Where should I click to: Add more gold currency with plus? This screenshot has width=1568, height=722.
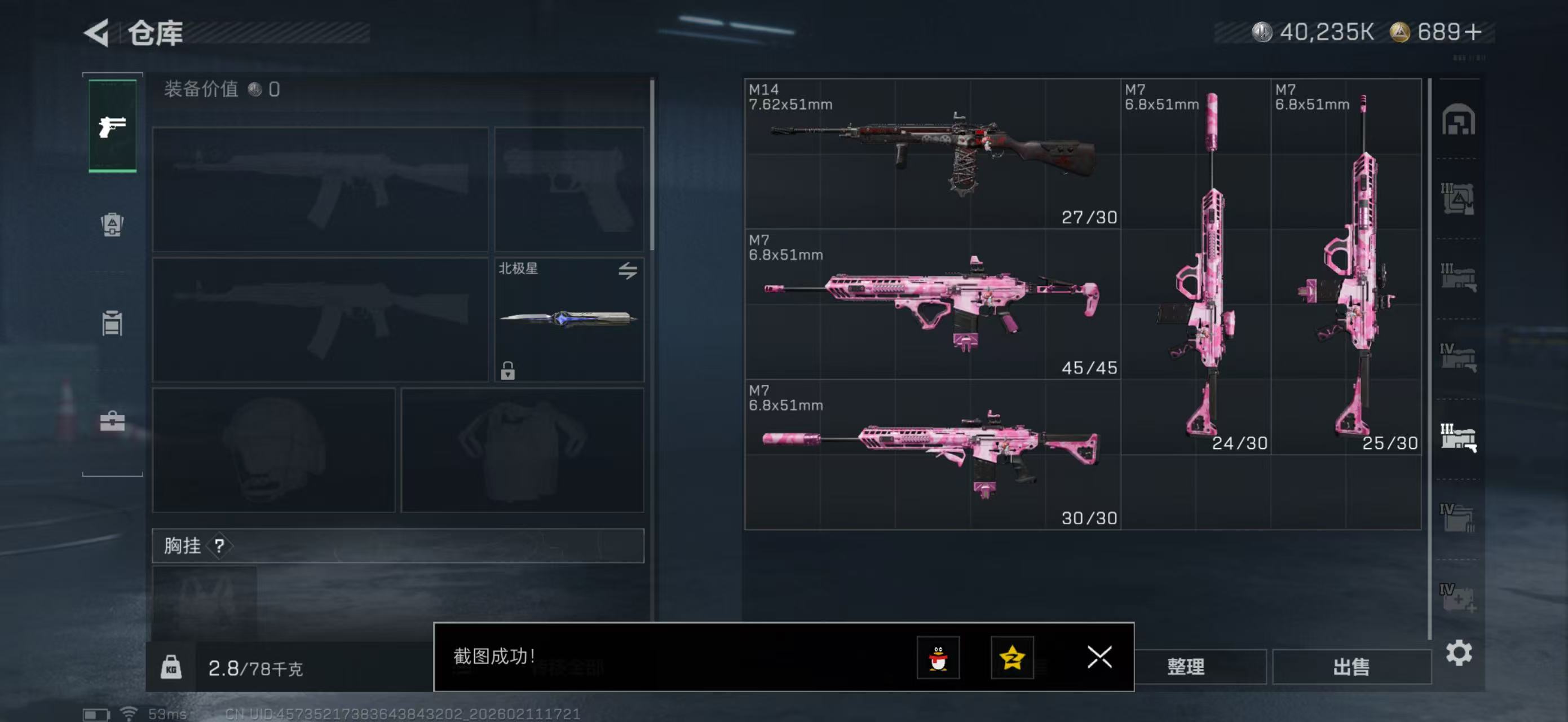[1474, 32]
